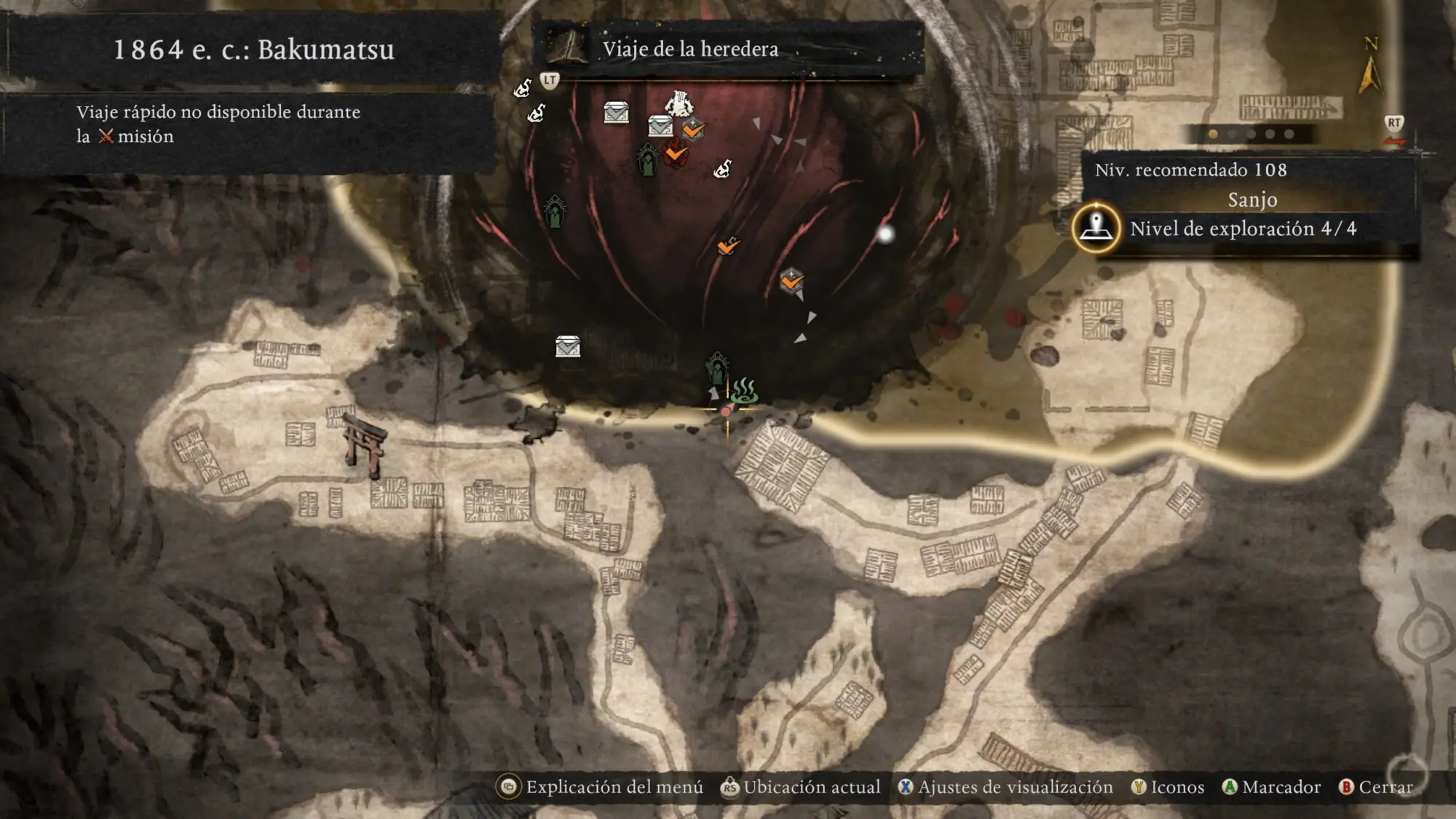This screenshot has width=1456, height=819.
Task: Place a Marcador on the map
Action: (x=1272, y=787)
